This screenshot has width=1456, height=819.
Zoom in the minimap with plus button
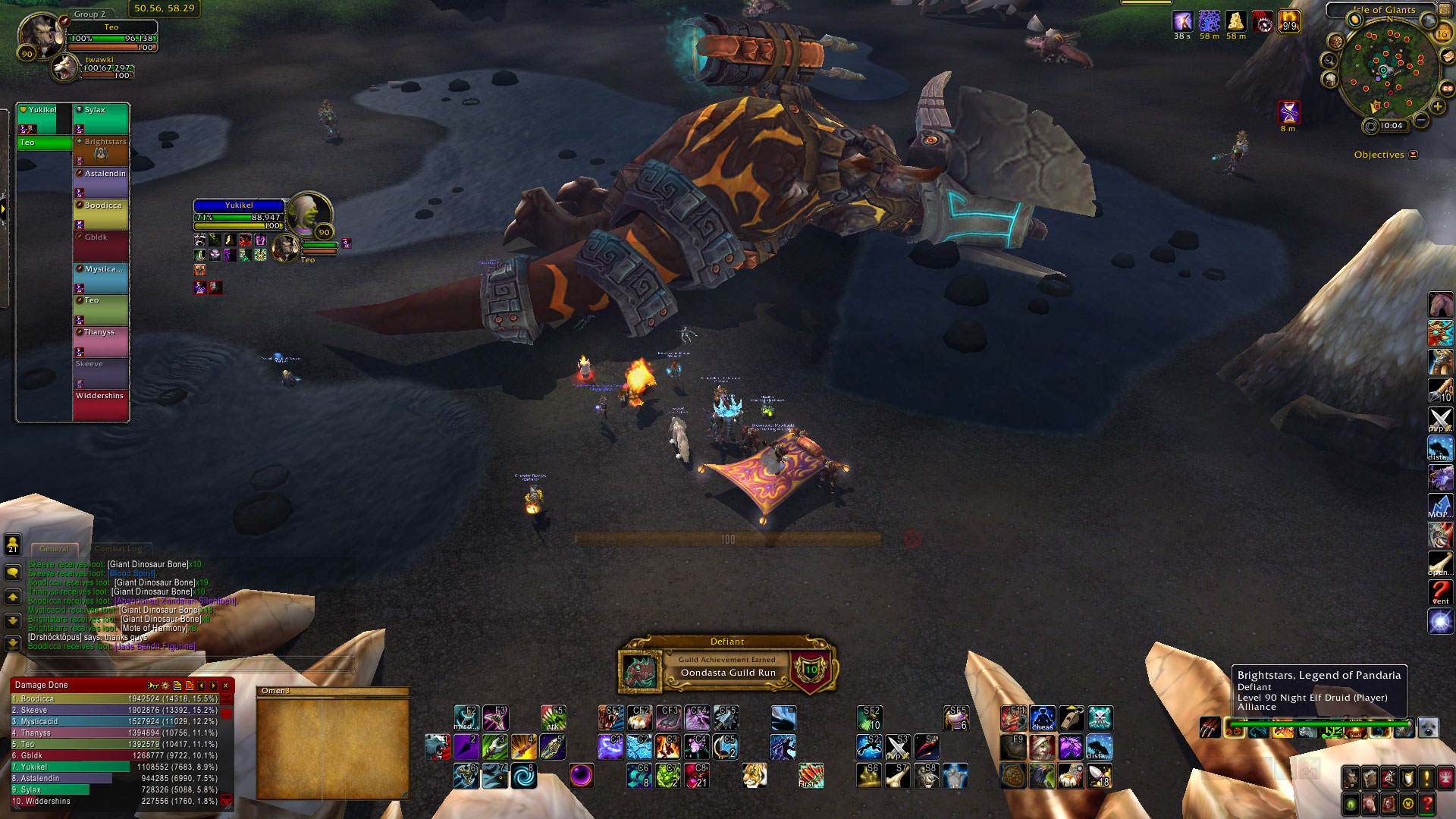coord(1437,107)
